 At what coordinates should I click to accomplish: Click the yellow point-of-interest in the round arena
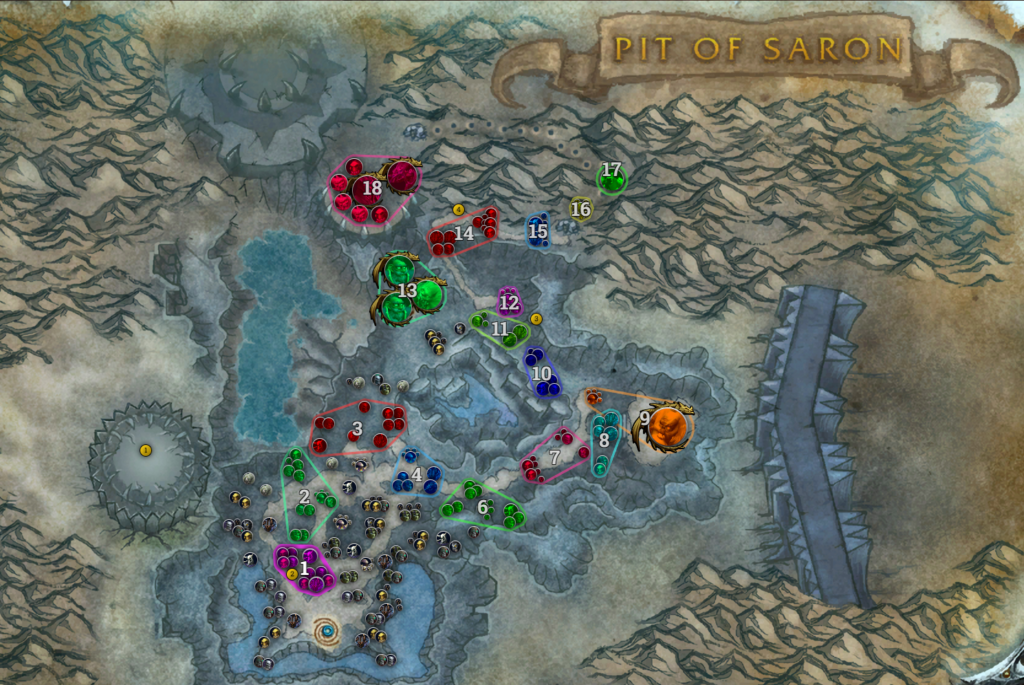coord(145,451)
